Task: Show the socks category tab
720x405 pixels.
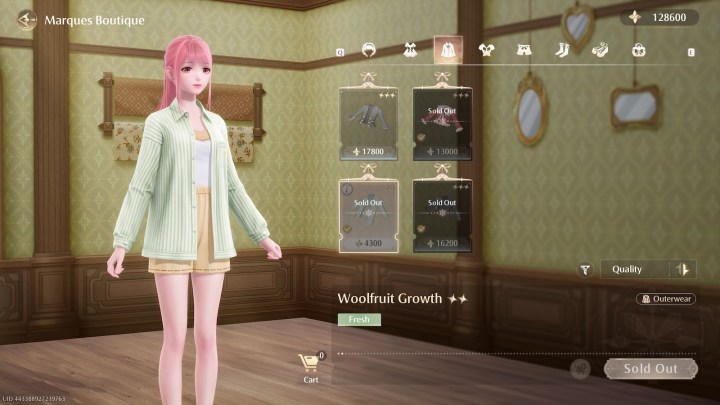Action: [x=562, y=49]
